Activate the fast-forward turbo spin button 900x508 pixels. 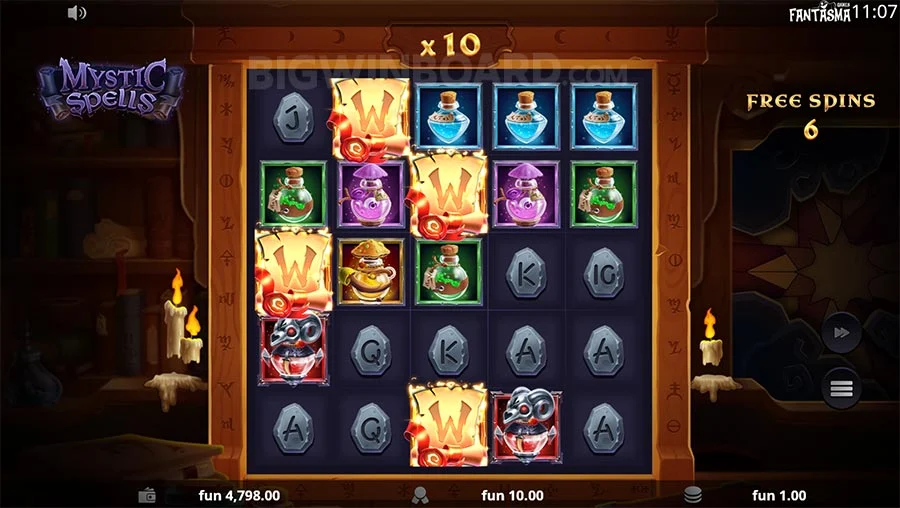[x=841, y=334]
